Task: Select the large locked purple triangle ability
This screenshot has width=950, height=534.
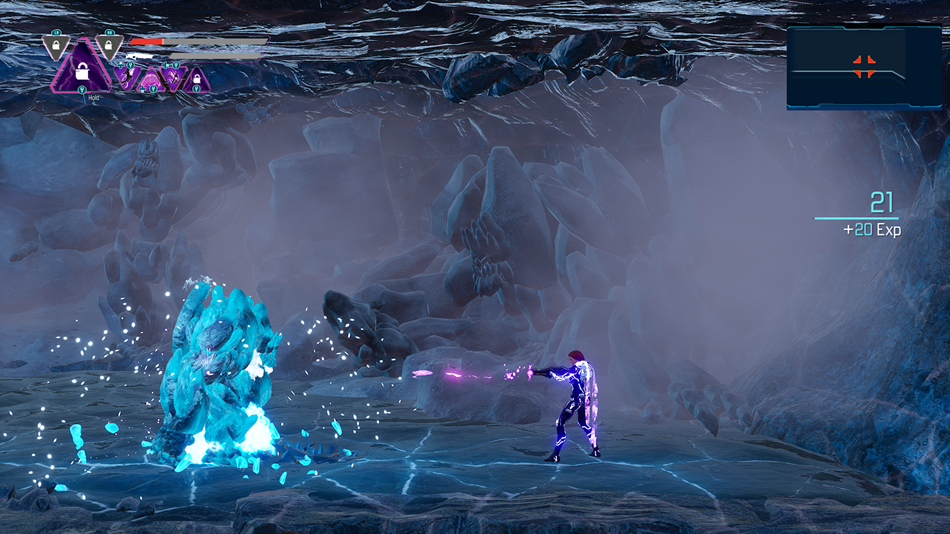Action: (x=80, y=71)
